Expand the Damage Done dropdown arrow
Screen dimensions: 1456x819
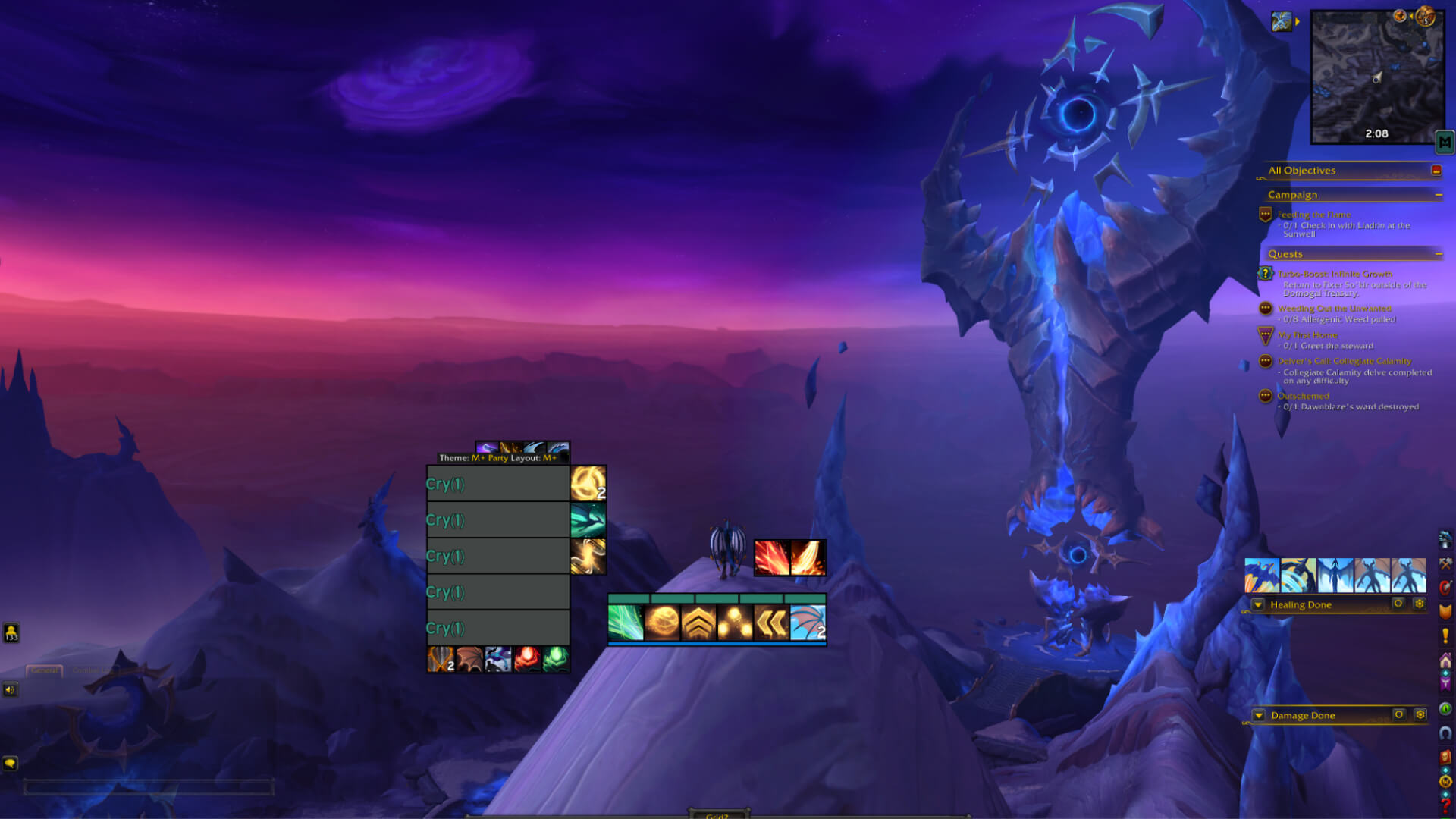tap(1257, 714)
